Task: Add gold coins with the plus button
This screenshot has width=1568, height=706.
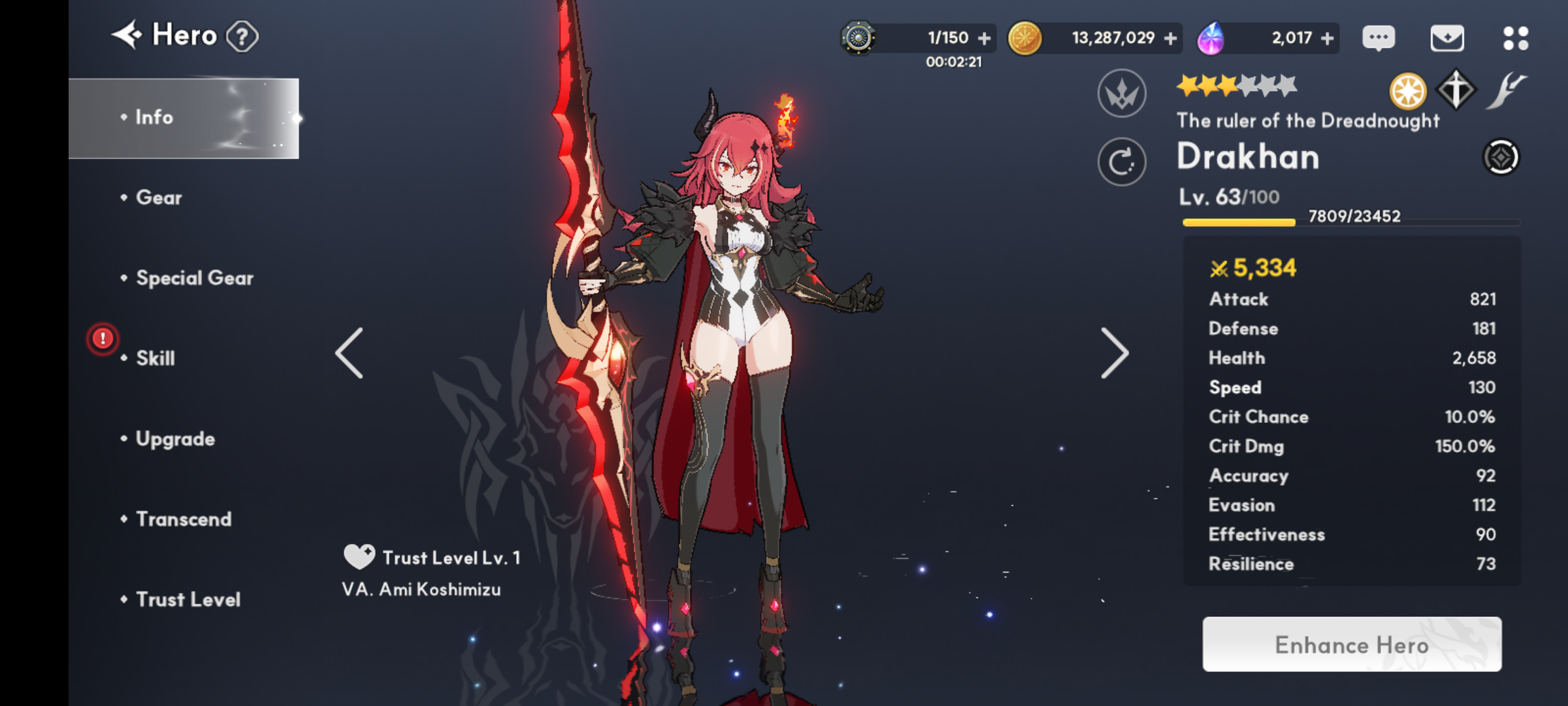Action: (1170, 39)
